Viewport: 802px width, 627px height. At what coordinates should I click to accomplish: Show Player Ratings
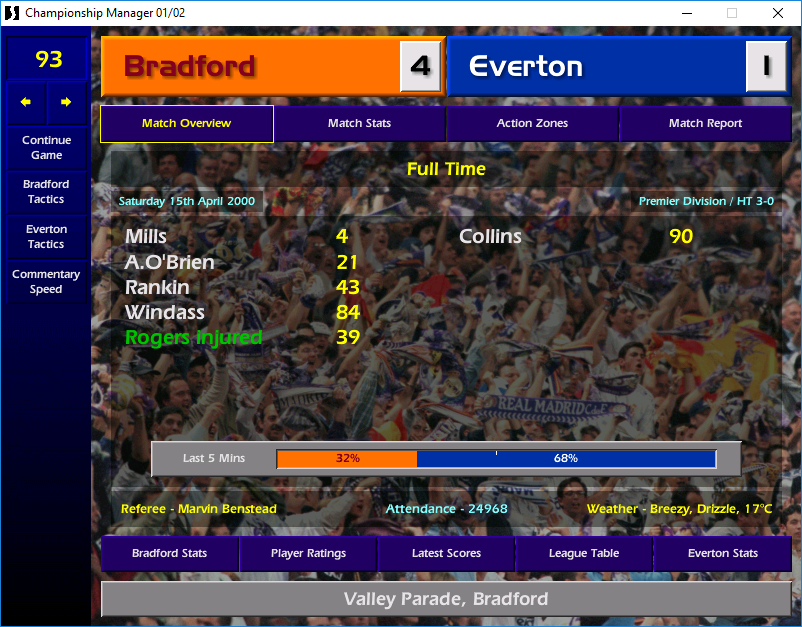pyautogui.click(x=308, y=553)
